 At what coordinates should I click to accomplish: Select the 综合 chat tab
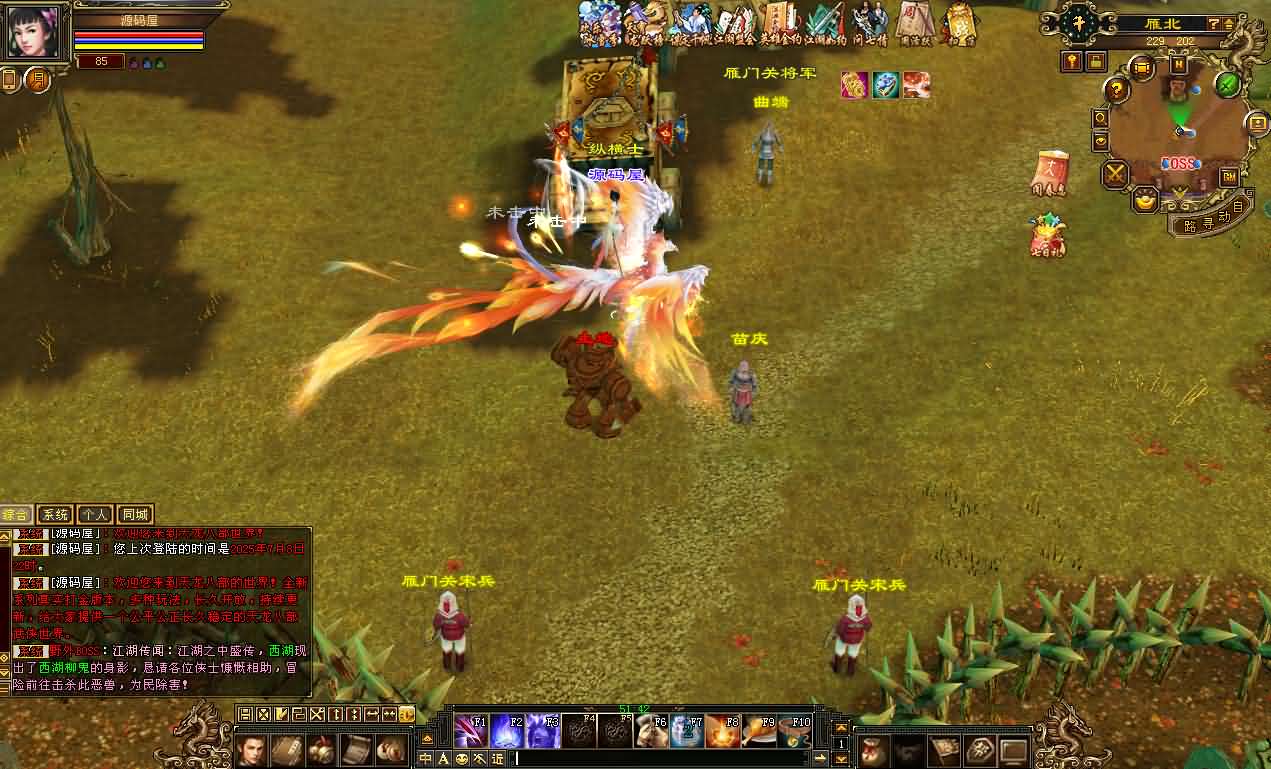tap(17, 515)
